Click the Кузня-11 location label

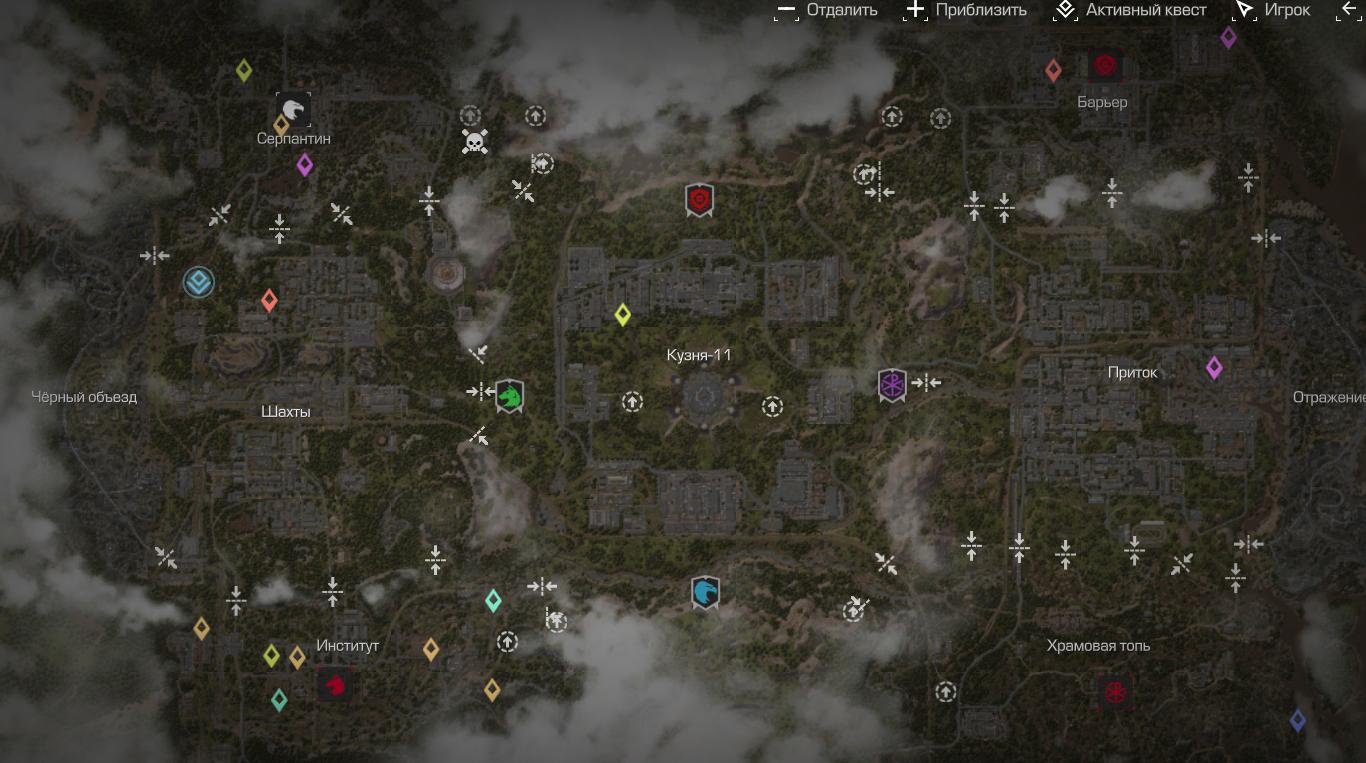coord(700,355)
